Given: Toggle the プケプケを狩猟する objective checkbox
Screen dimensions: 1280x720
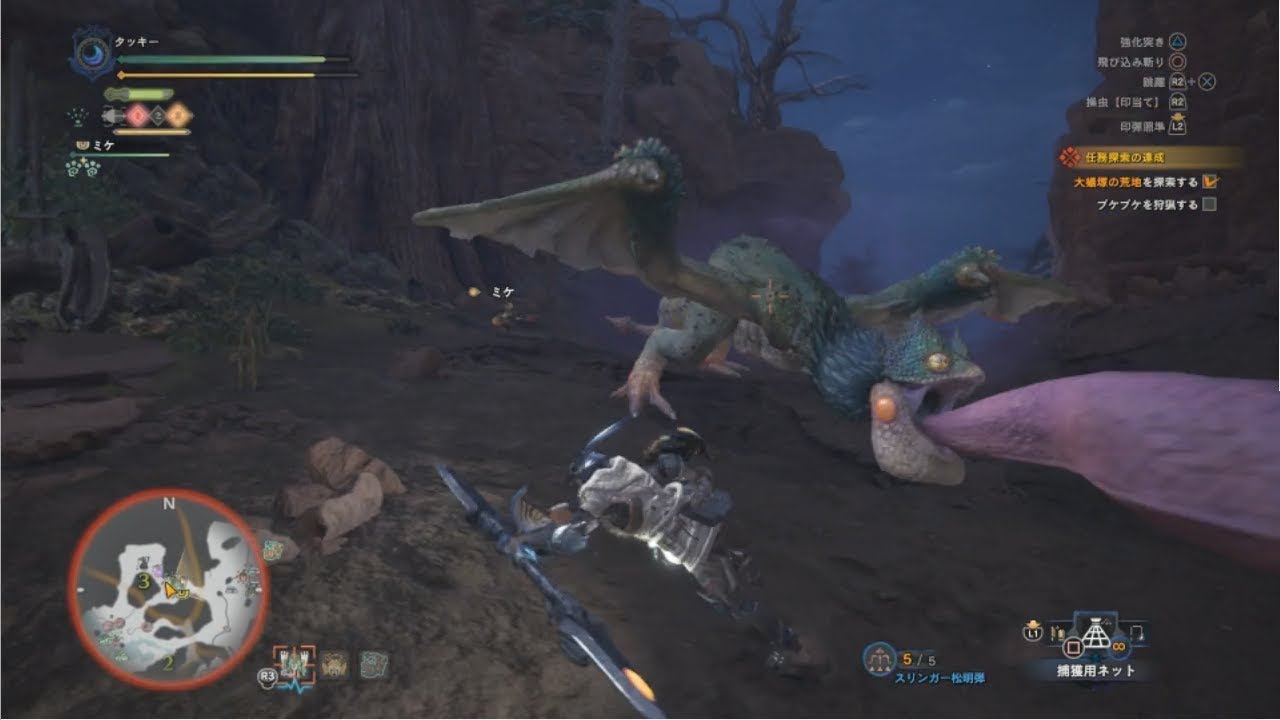Looking at the screenshot, I should [x=1209, y=205].
